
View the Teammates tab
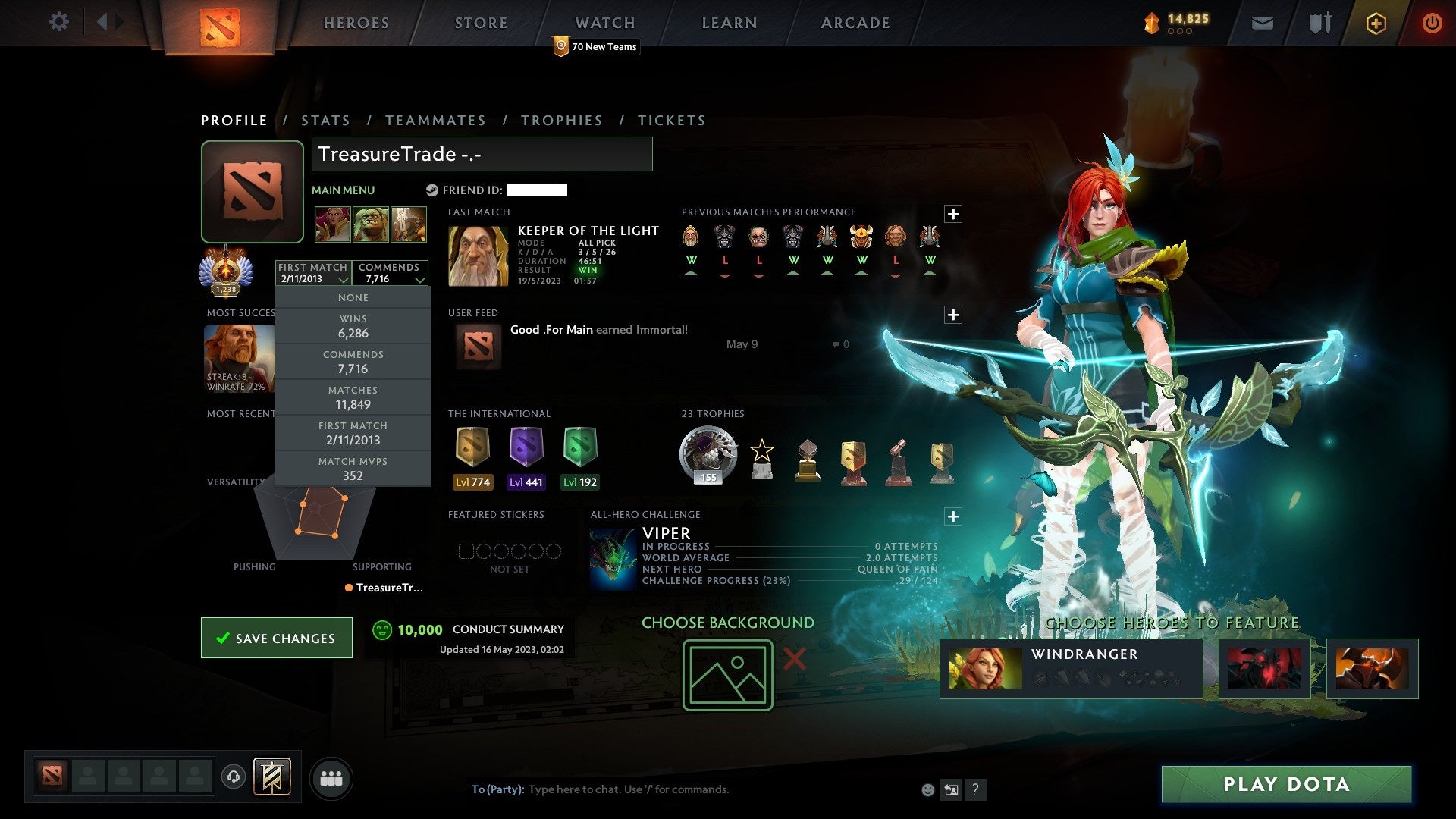point(435,121)
